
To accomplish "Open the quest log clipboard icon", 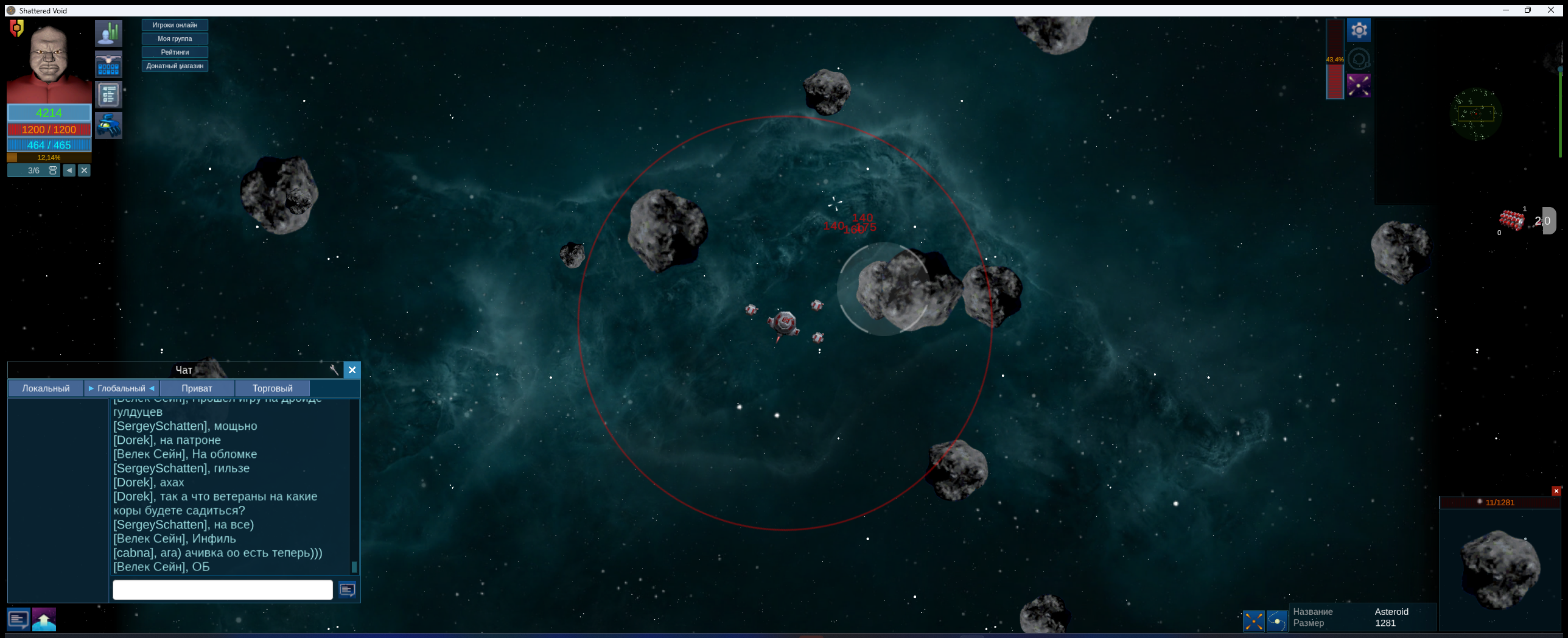I will (109, 94).
